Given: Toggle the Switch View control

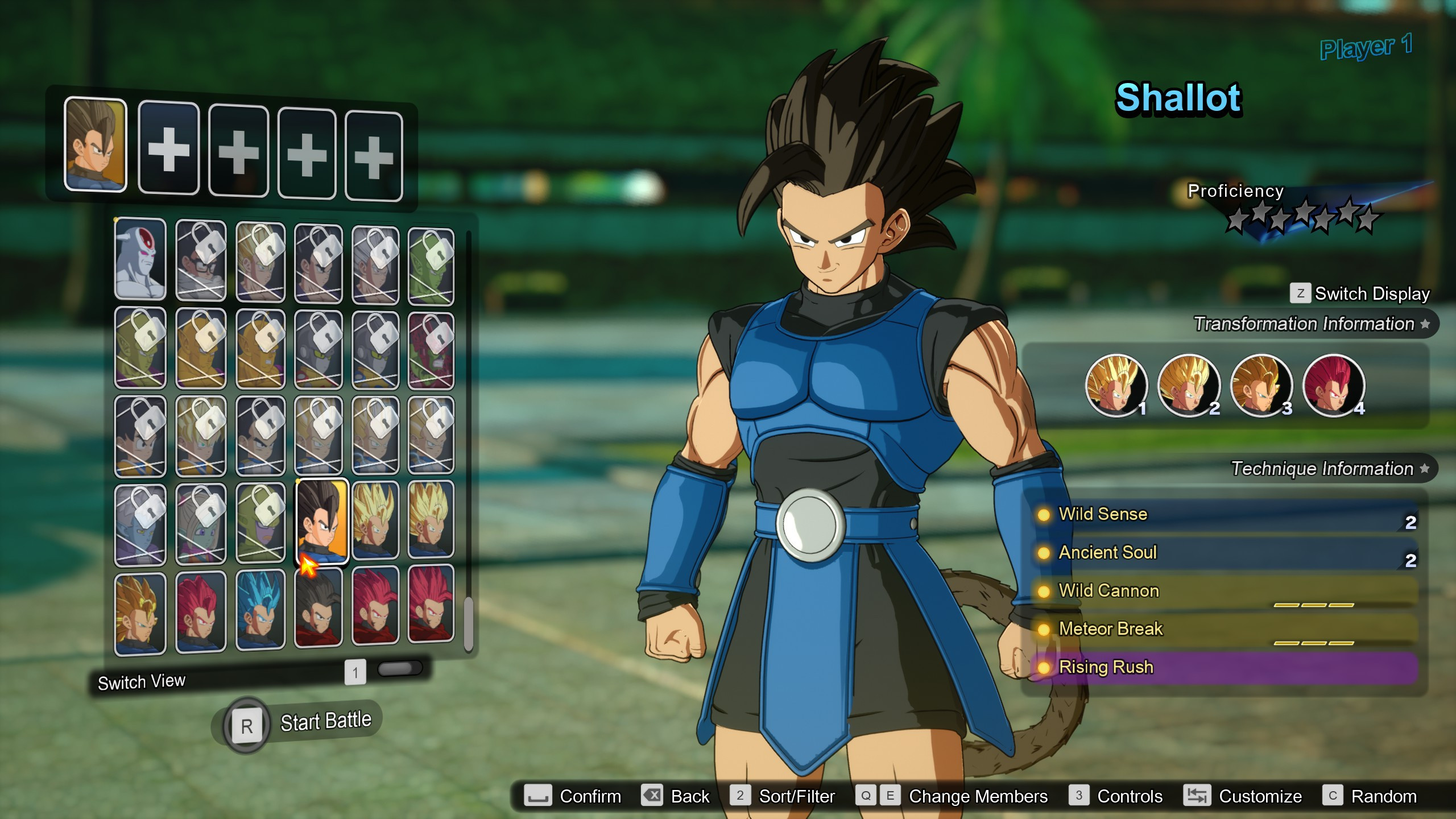Looking at the screenshot, I should (399, 669).
